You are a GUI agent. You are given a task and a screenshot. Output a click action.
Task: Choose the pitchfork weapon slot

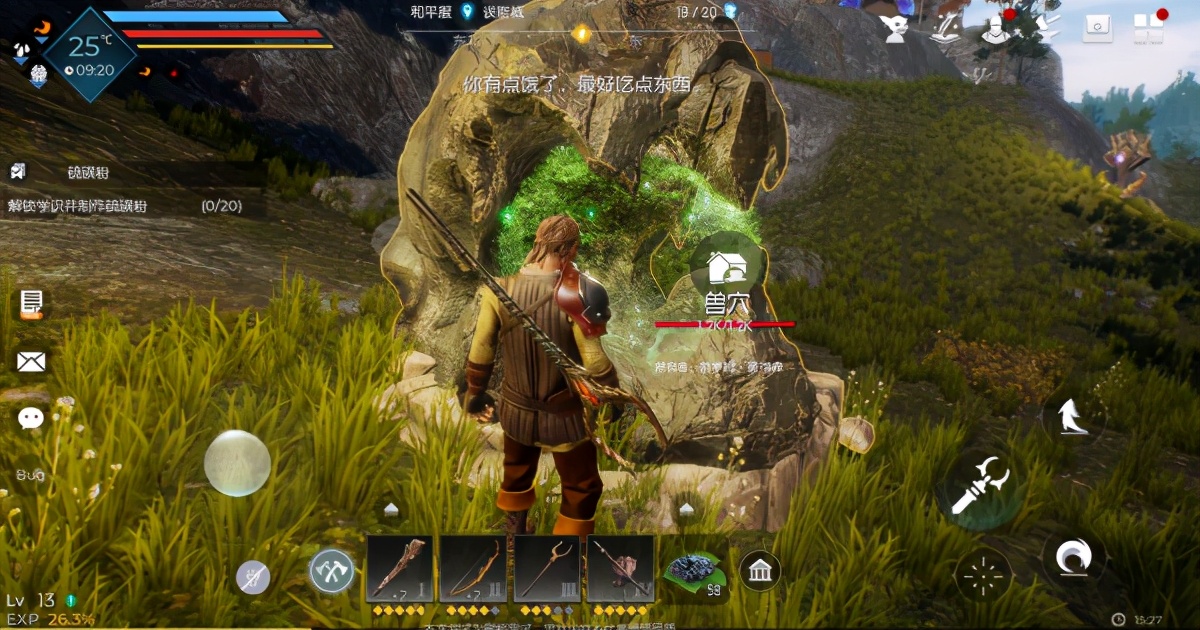coord(547,569)
